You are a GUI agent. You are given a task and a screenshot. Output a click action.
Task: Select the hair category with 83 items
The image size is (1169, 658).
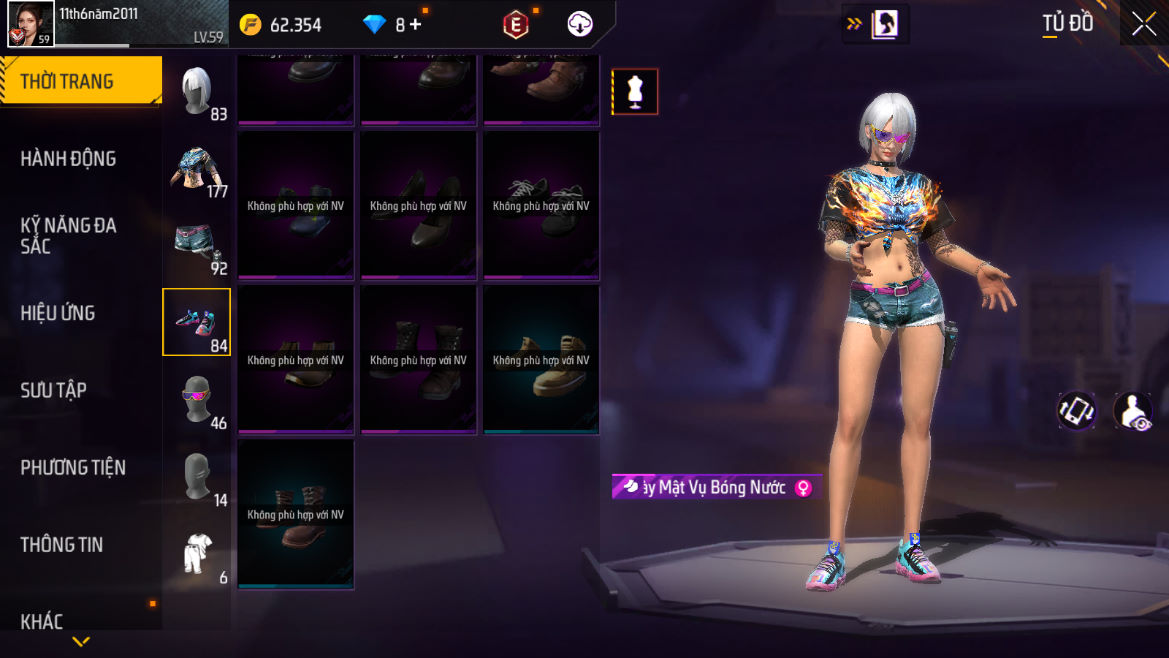(197, 92)
